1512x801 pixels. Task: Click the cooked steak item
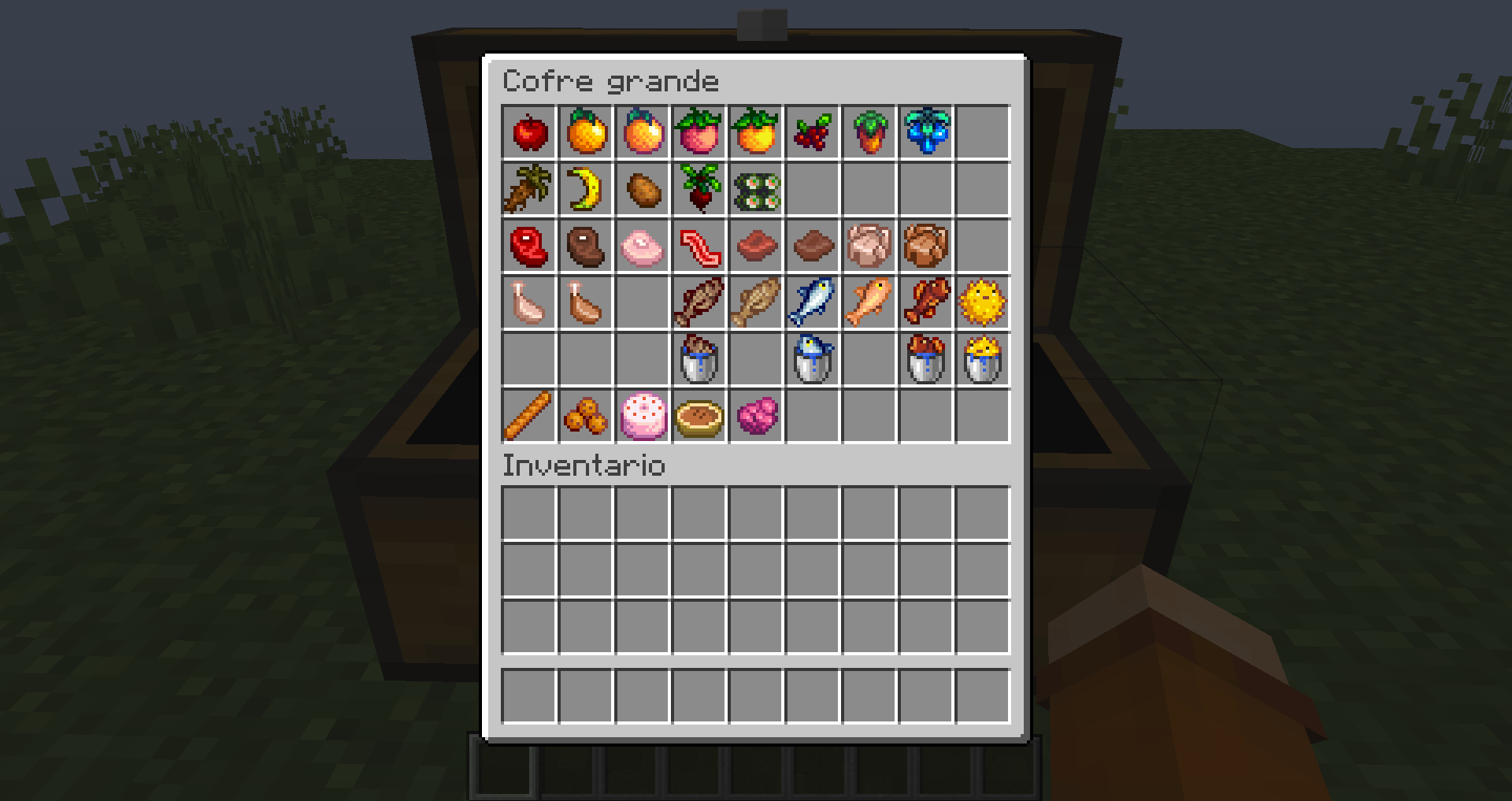pos(586,245)
